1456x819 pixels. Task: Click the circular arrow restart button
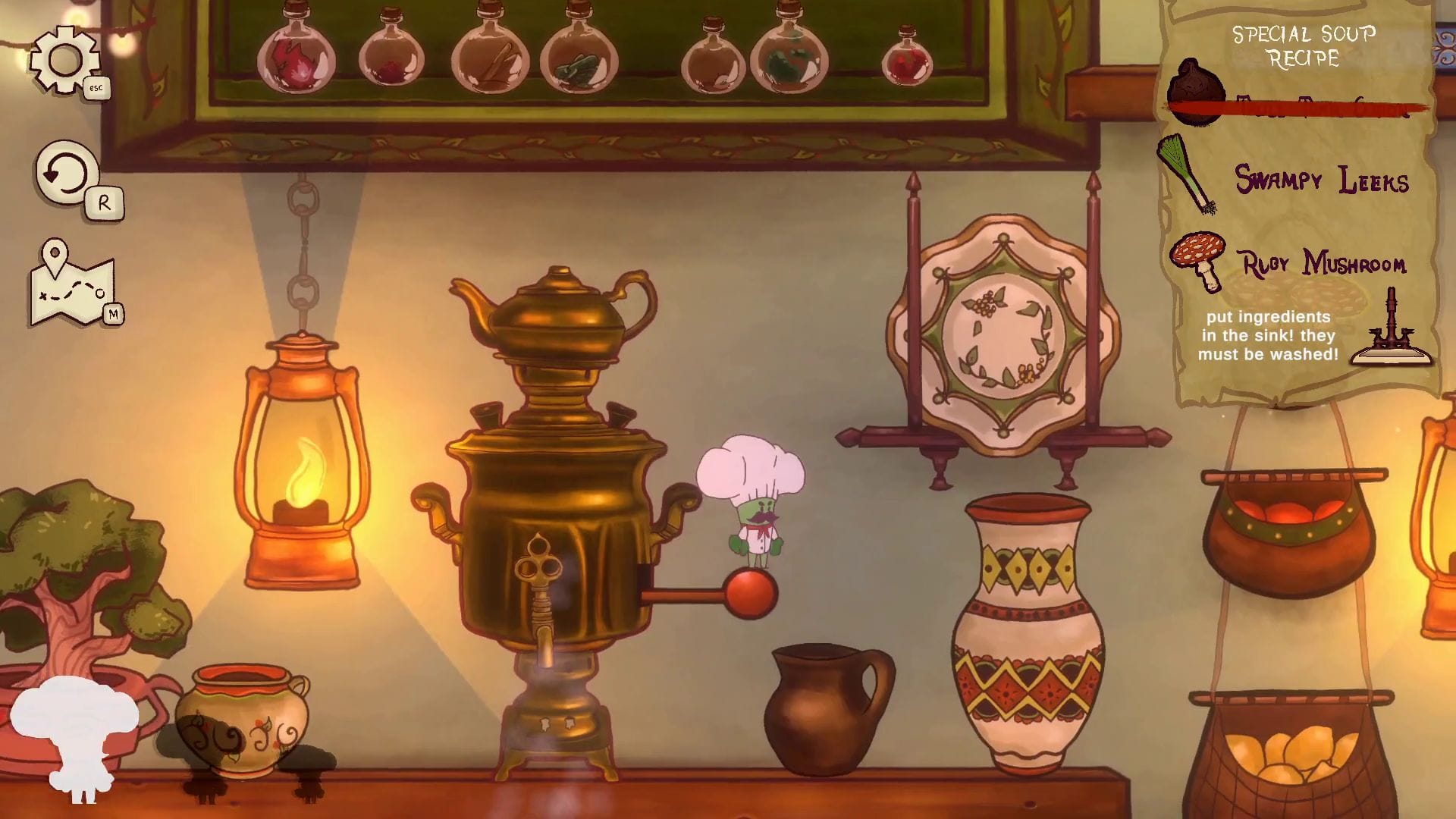(67, 174)
